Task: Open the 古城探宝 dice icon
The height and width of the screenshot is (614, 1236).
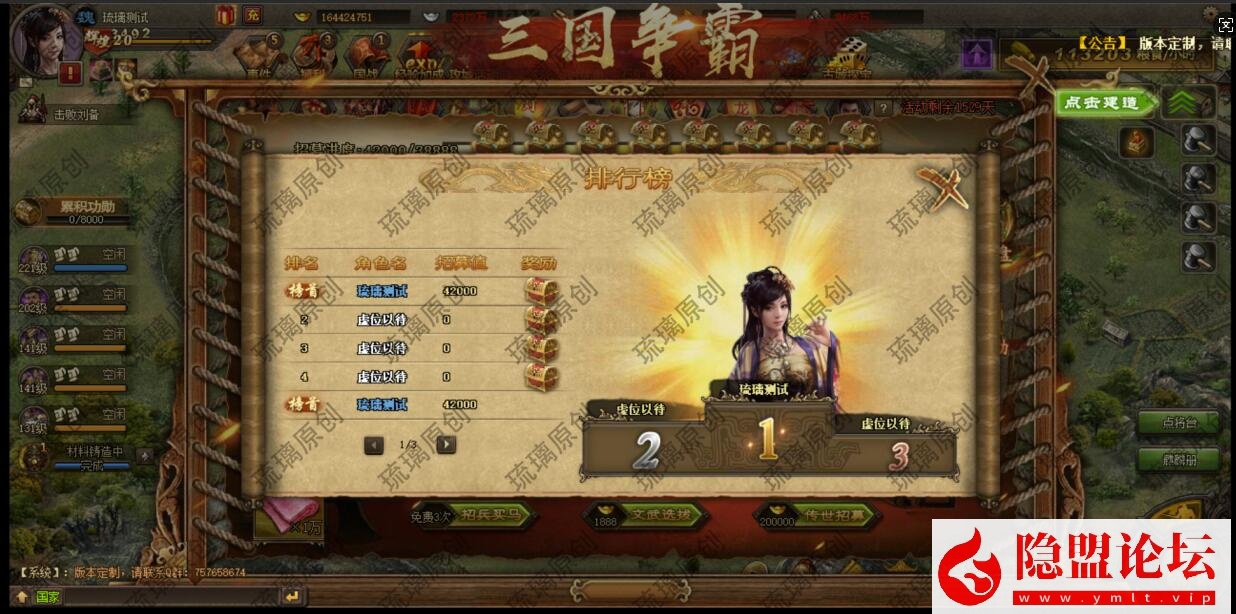Action: 846,57
